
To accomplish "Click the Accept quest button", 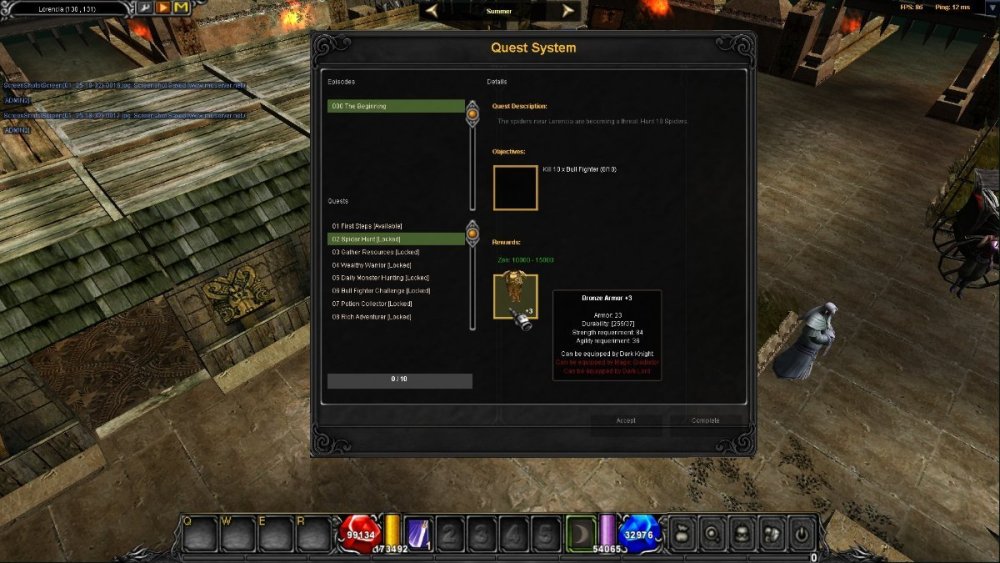I will click(626, 421).
